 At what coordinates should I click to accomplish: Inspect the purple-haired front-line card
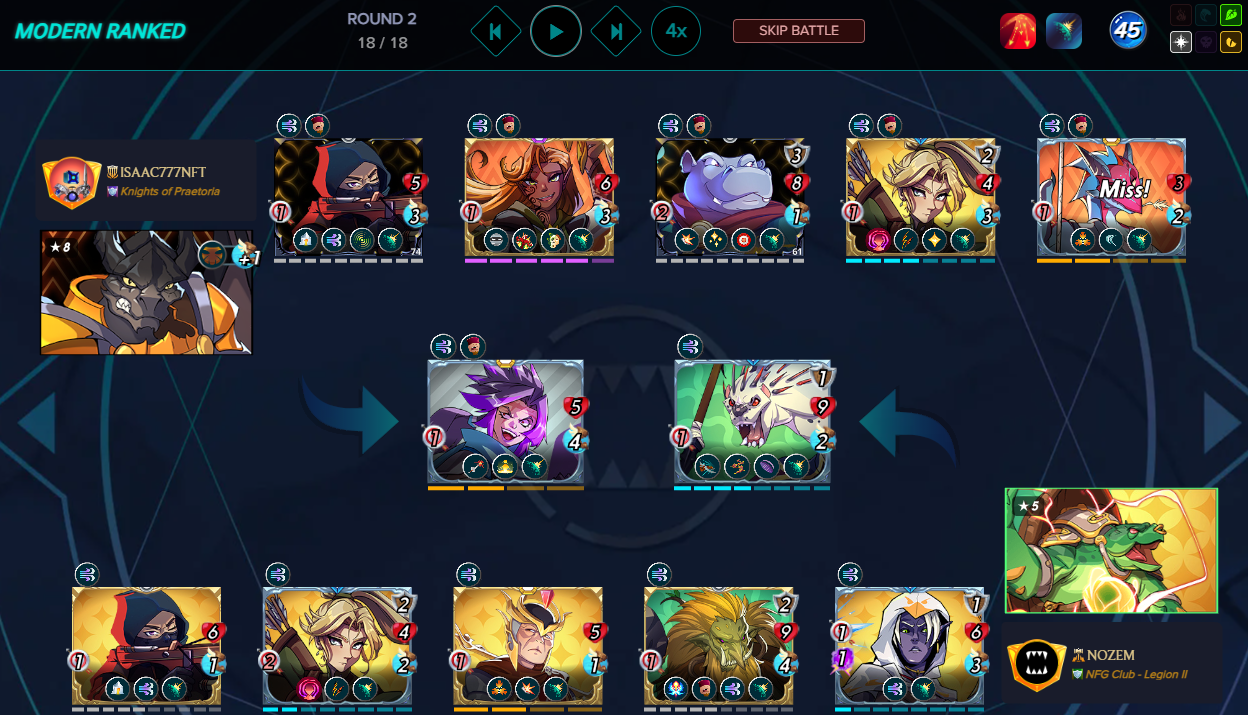(505, 420)
